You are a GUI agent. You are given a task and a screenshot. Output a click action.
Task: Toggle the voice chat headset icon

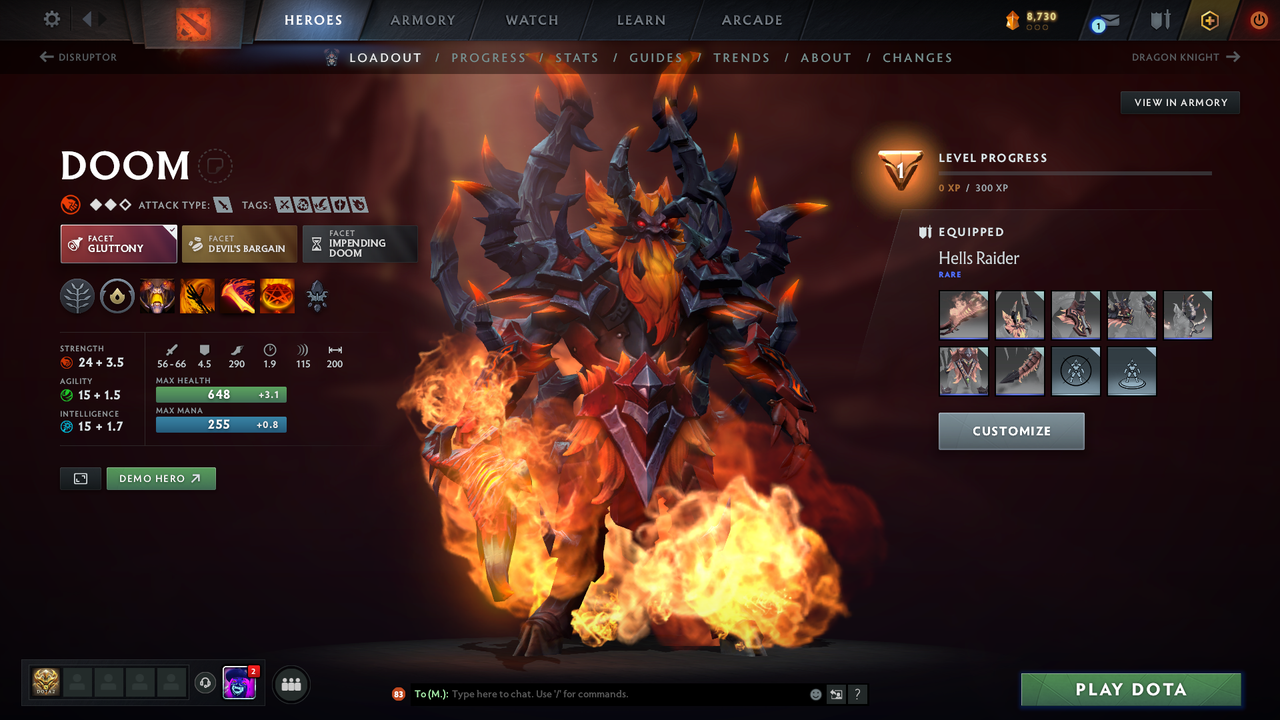pos(207,683)
